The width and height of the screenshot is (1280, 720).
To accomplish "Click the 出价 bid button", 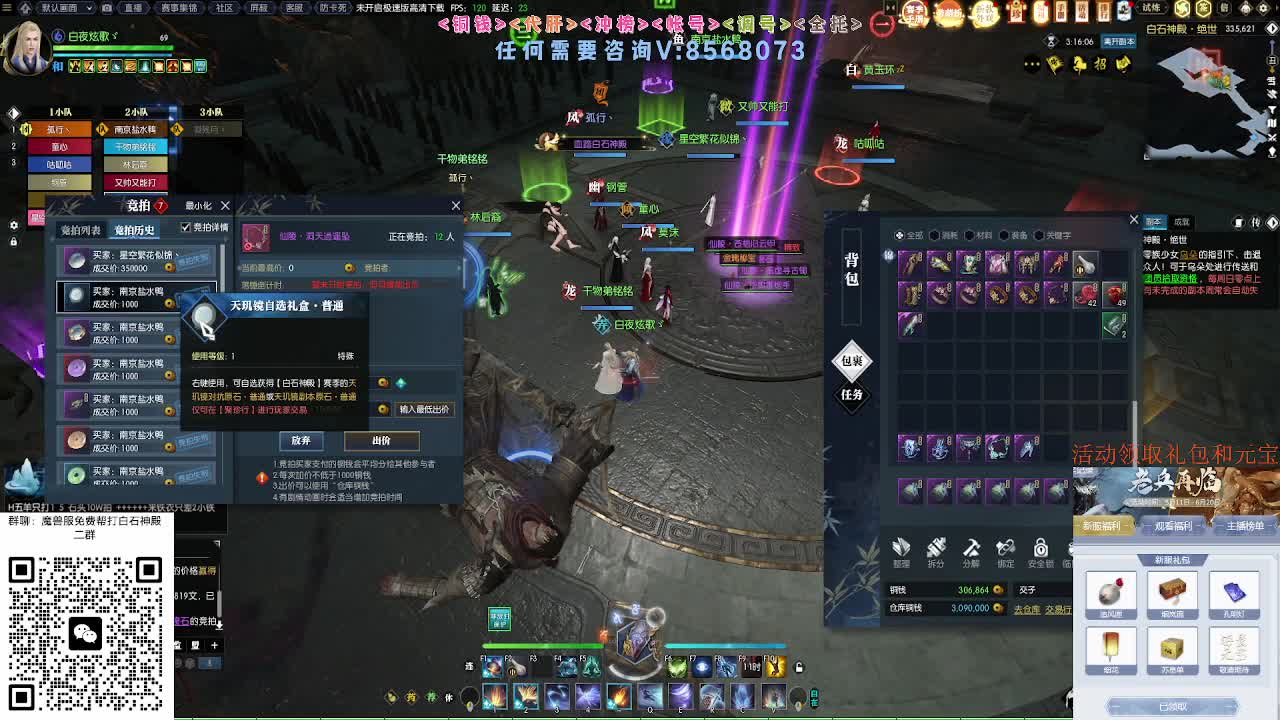I will 381,440.
